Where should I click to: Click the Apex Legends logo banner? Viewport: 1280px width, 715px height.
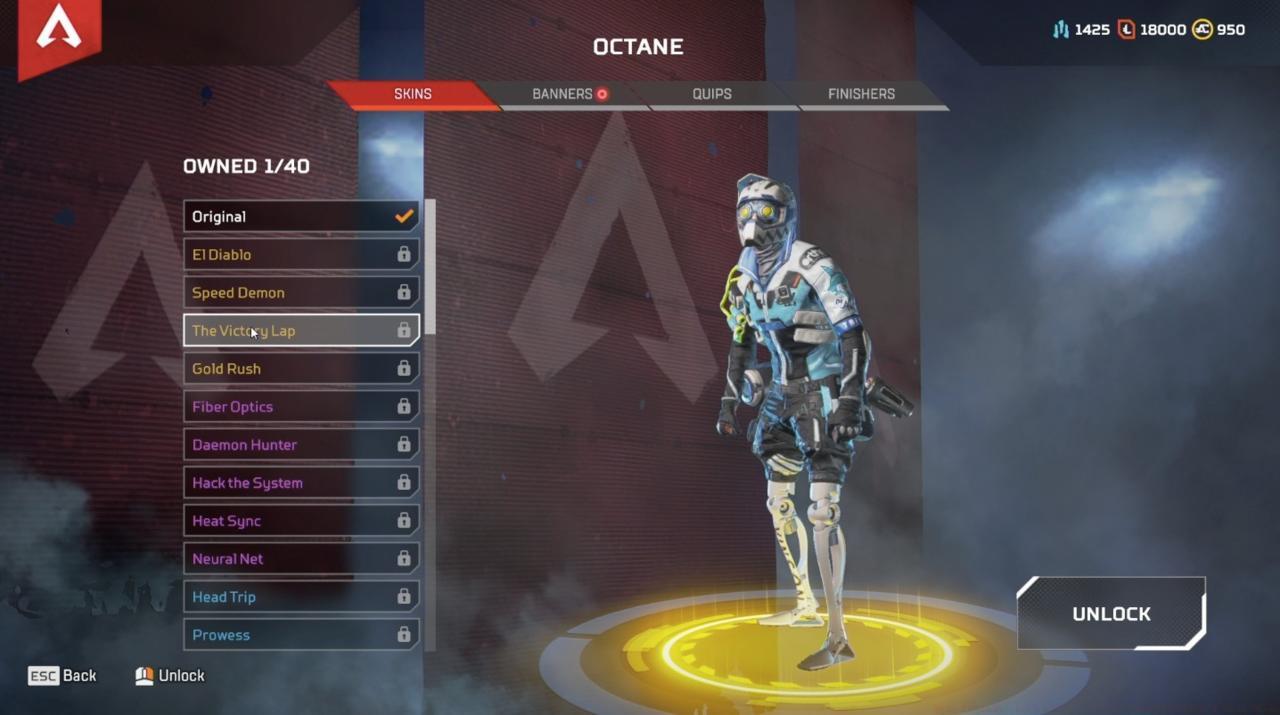[58, 33]
